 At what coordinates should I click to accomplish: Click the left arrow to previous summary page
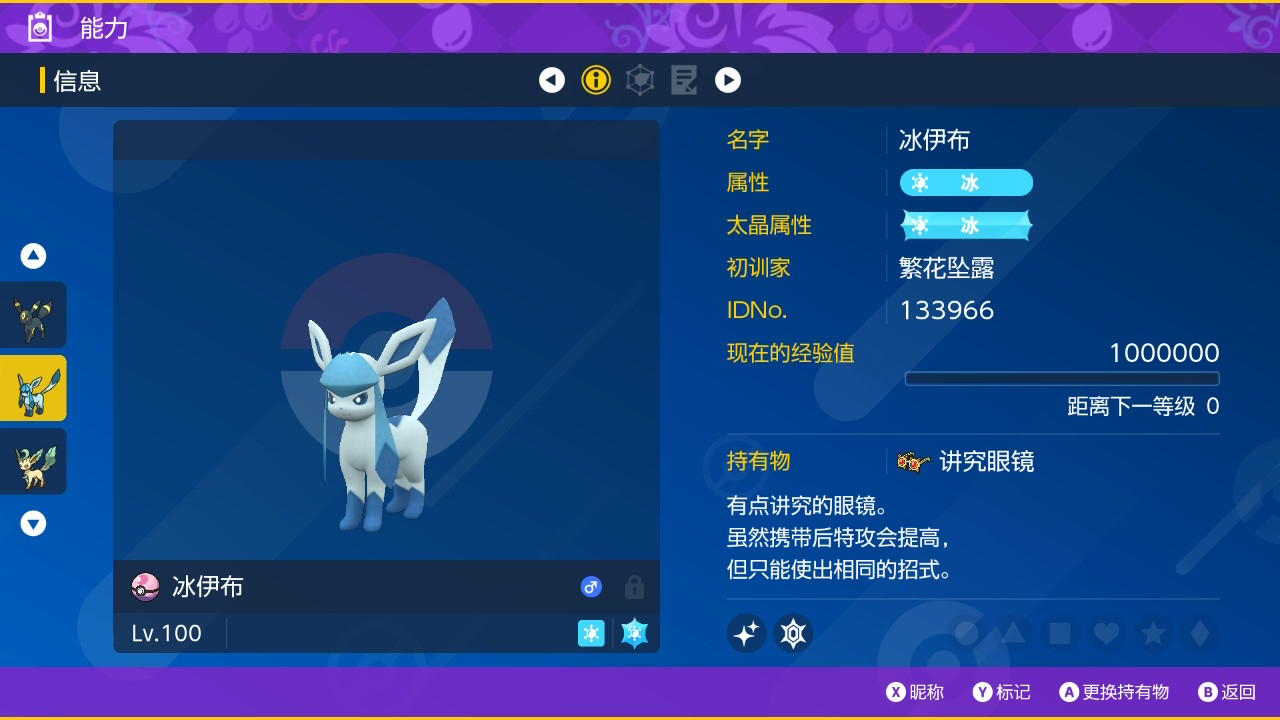[552, 80]
